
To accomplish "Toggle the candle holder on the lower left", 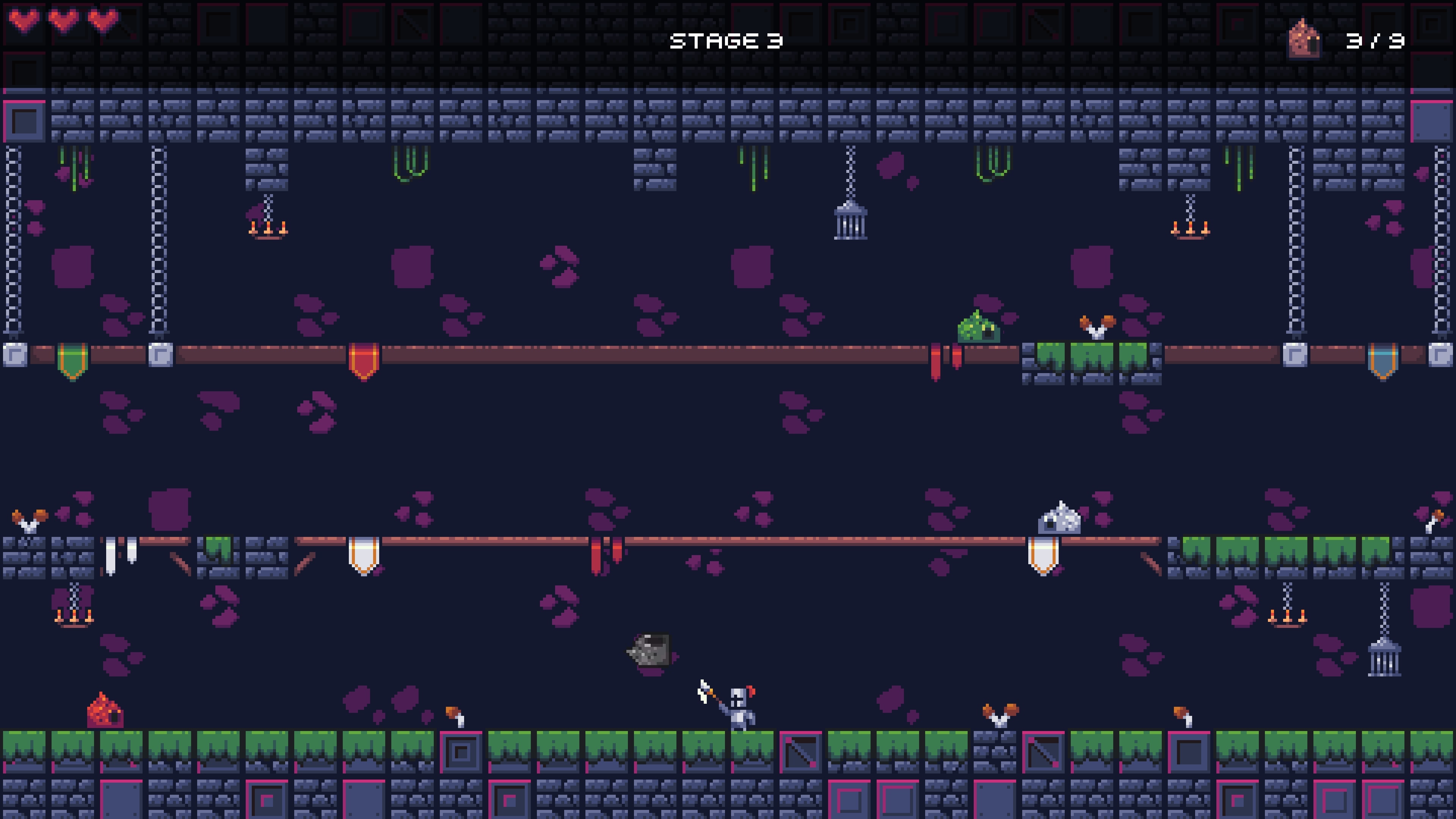I will coord(74,618).
